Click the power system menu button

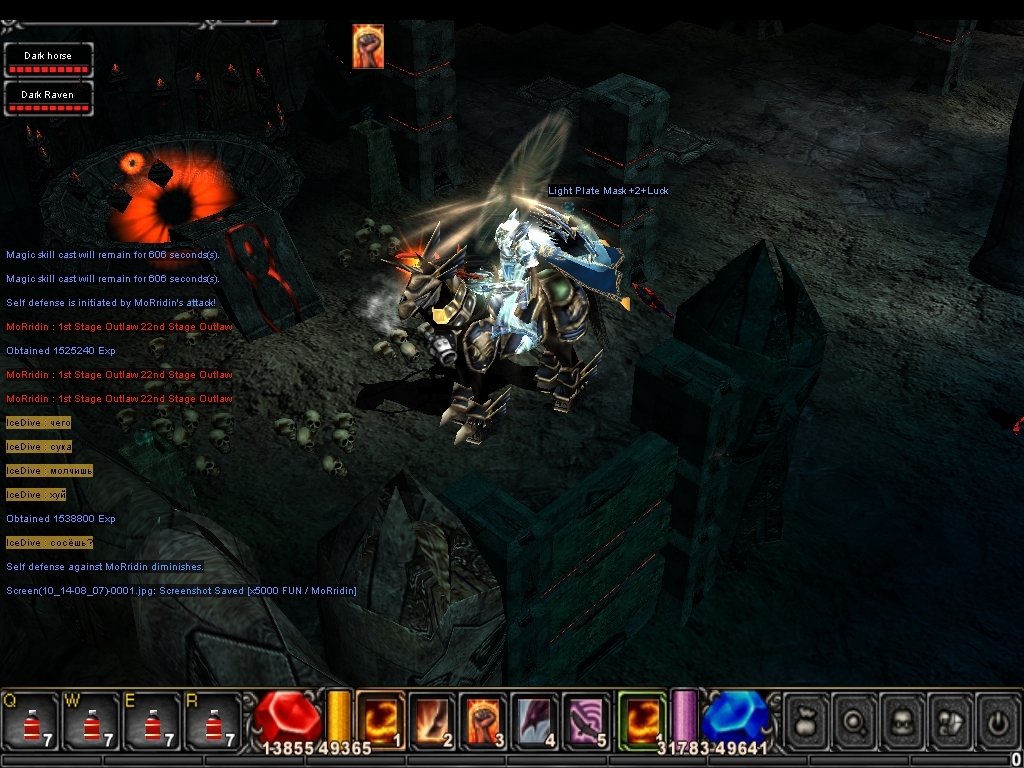point(997,720)
